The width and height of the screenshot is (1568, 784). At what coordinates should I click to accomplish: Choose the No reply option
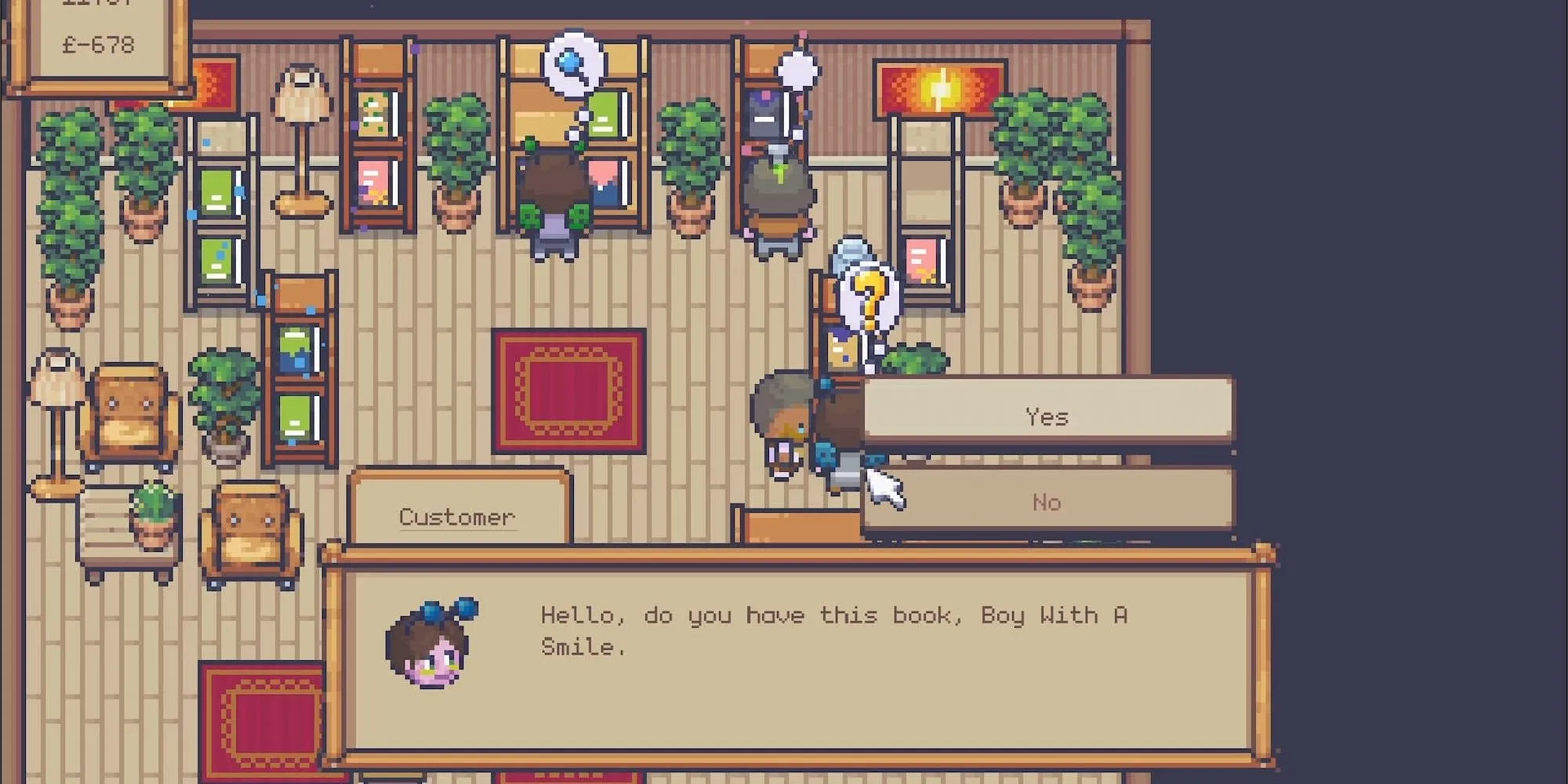coord(1047,502)
